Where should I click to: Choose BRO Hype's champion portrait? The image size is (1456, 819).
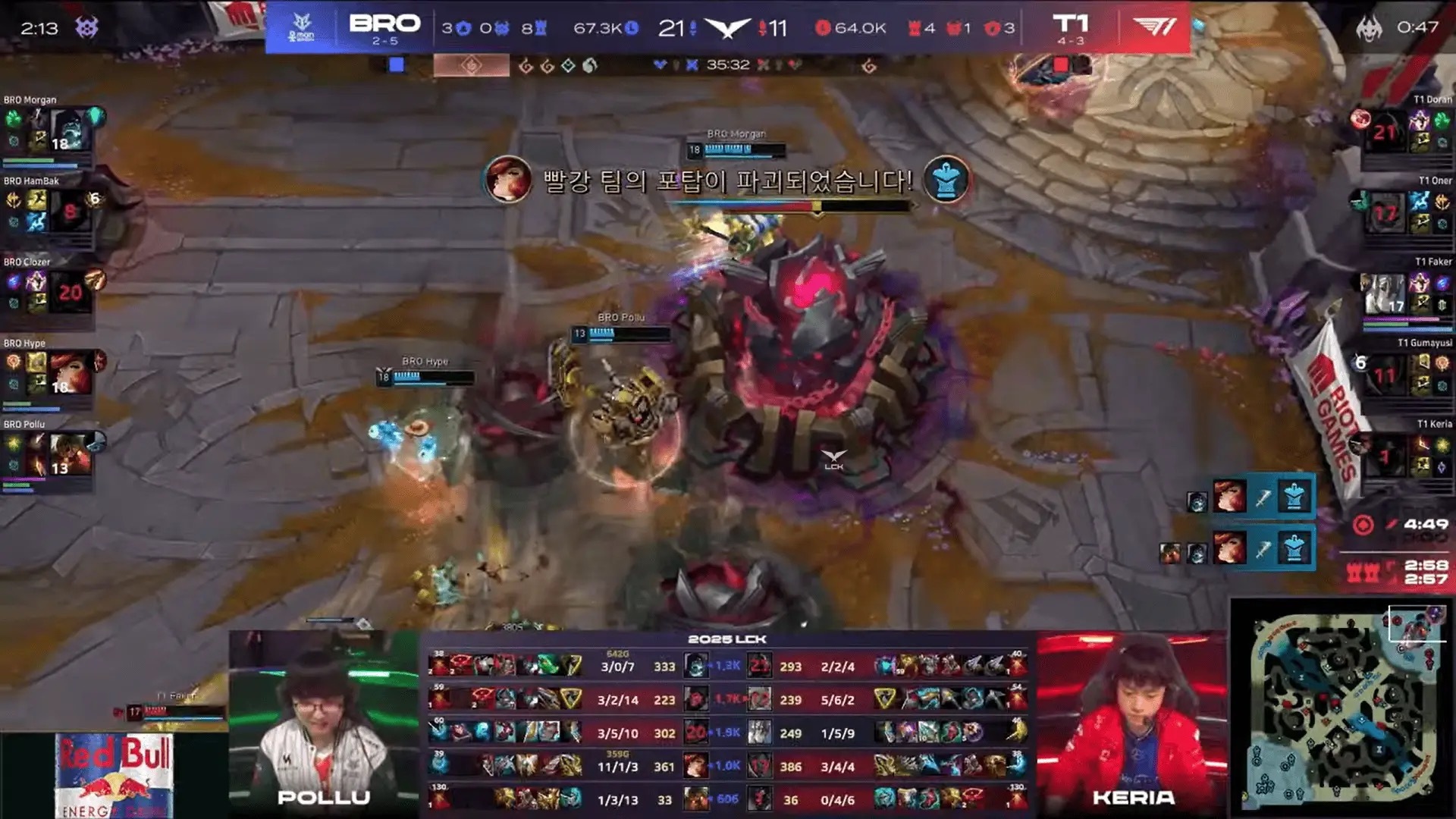tap(70, 374)
